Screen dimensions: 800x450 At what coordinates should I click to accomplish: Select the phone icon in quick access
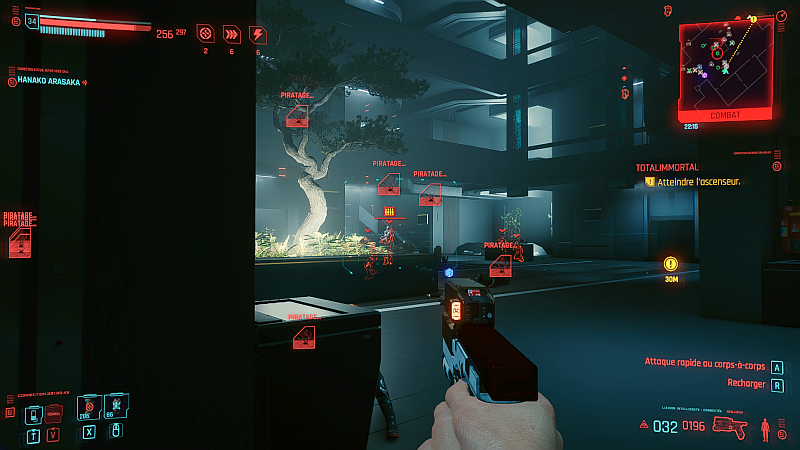coord(33,414)
